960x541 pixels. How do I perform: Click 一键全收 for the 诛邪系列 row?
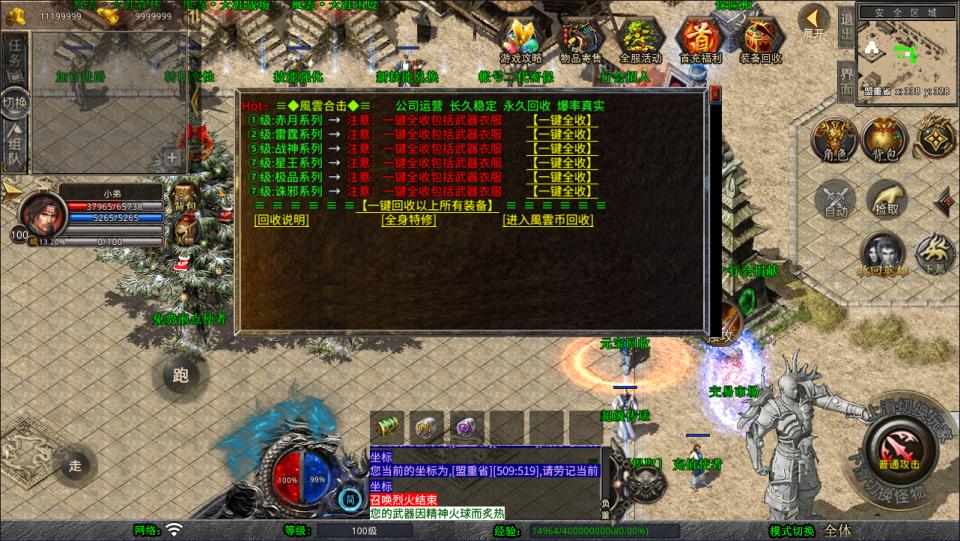point(563,191)
